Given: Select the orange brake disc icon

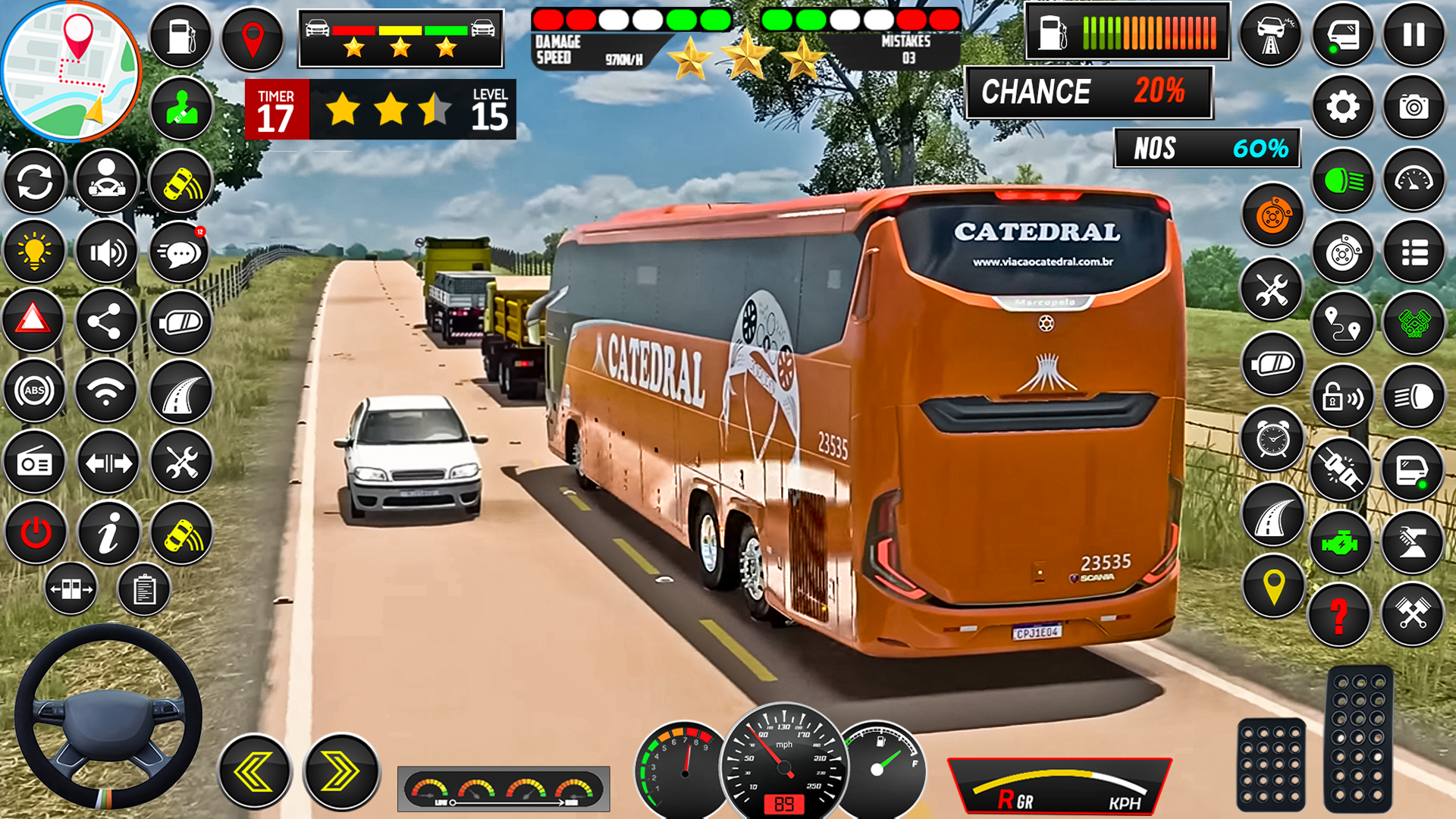Looking at the screenshot, I should point(1272,217).
